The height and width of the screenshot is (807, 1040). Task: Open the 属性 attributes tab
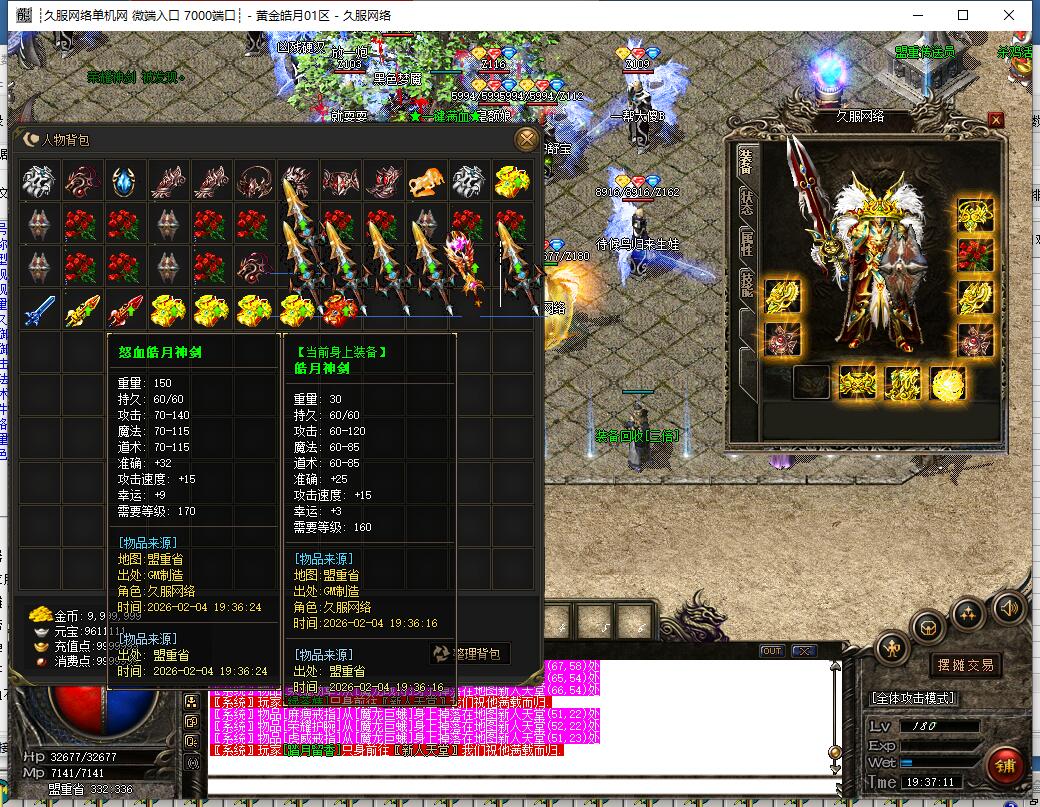tap(745, 244)
